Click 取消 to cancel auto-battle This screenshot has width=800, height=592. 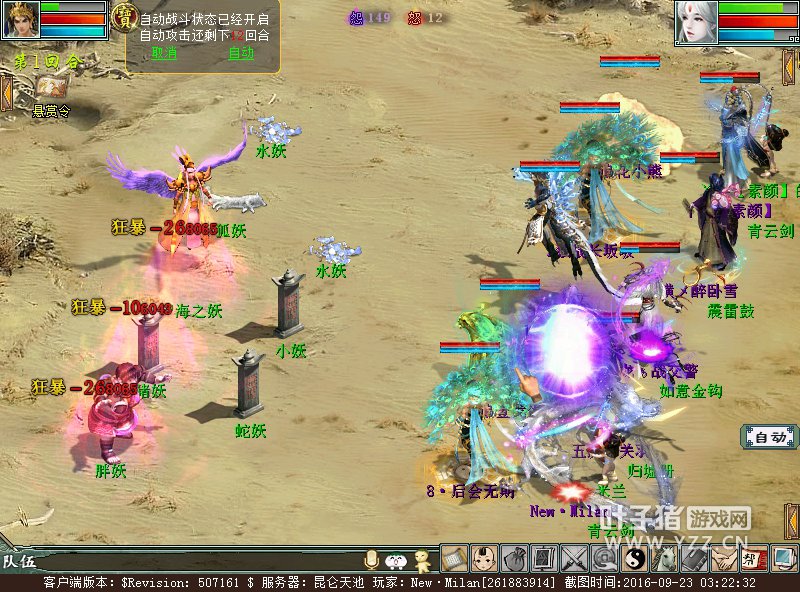[164, 53]
